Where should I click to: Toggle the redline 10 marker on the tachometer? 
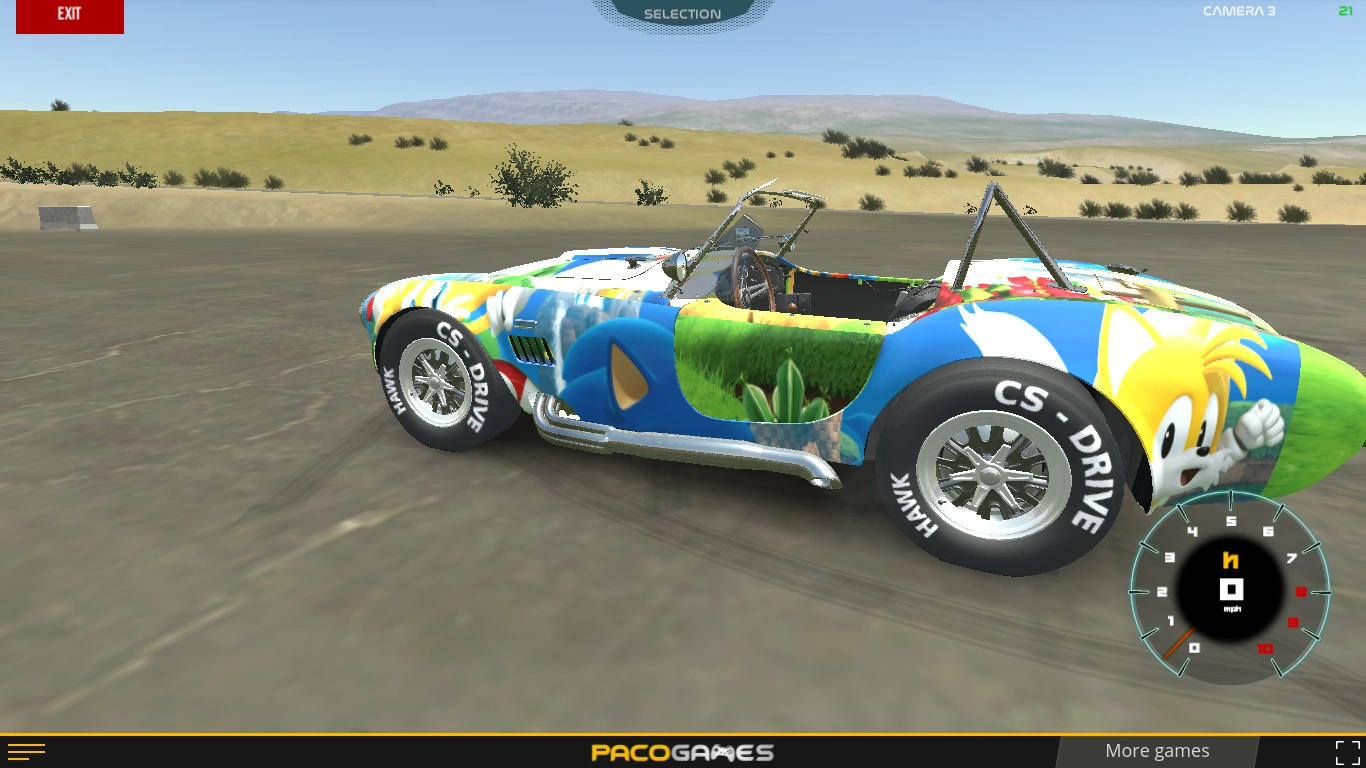(x=1266, y=648)
